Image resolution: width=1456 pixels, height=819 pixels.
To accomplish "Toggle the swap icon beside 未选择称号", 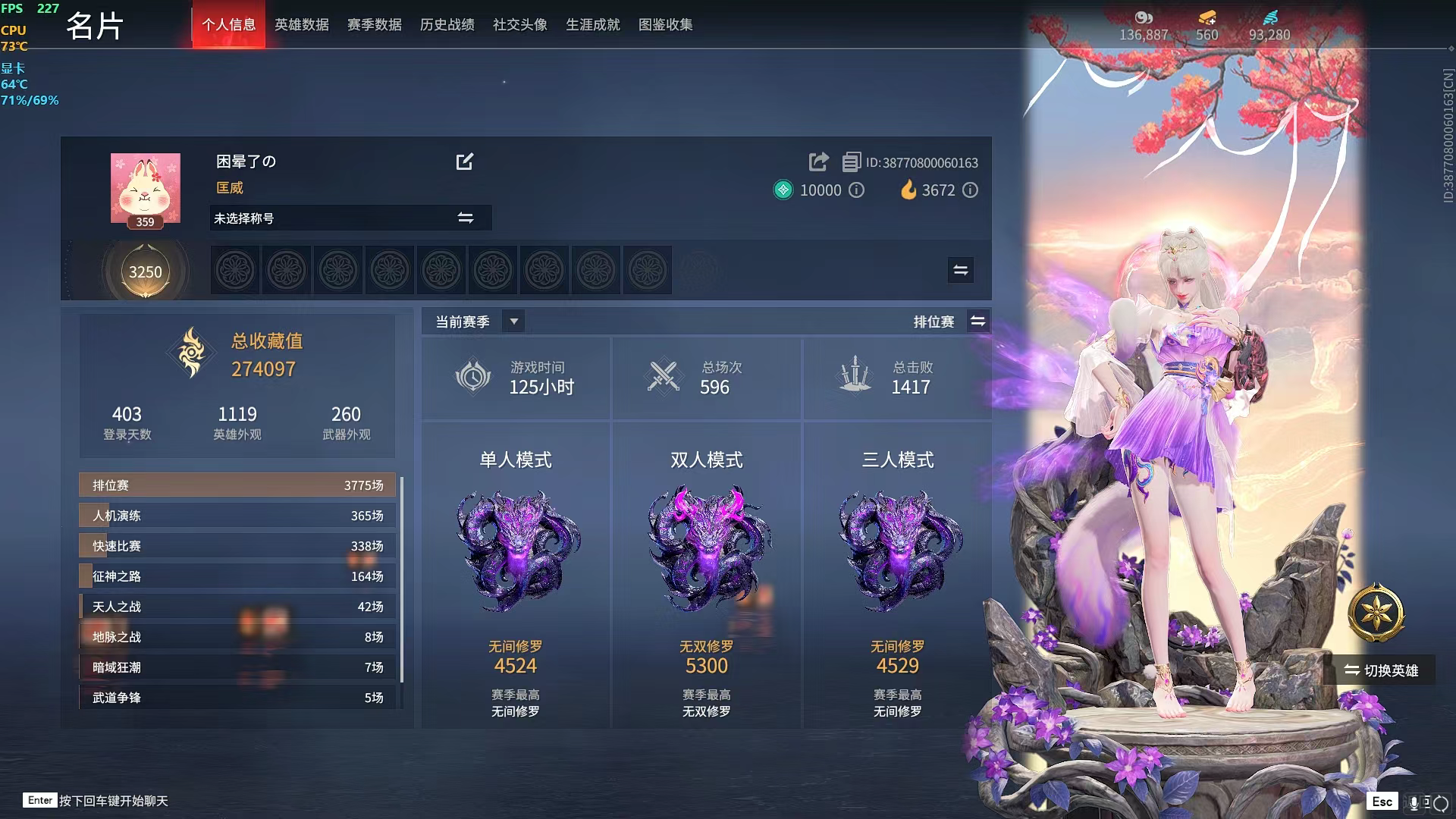I will 466,218.
